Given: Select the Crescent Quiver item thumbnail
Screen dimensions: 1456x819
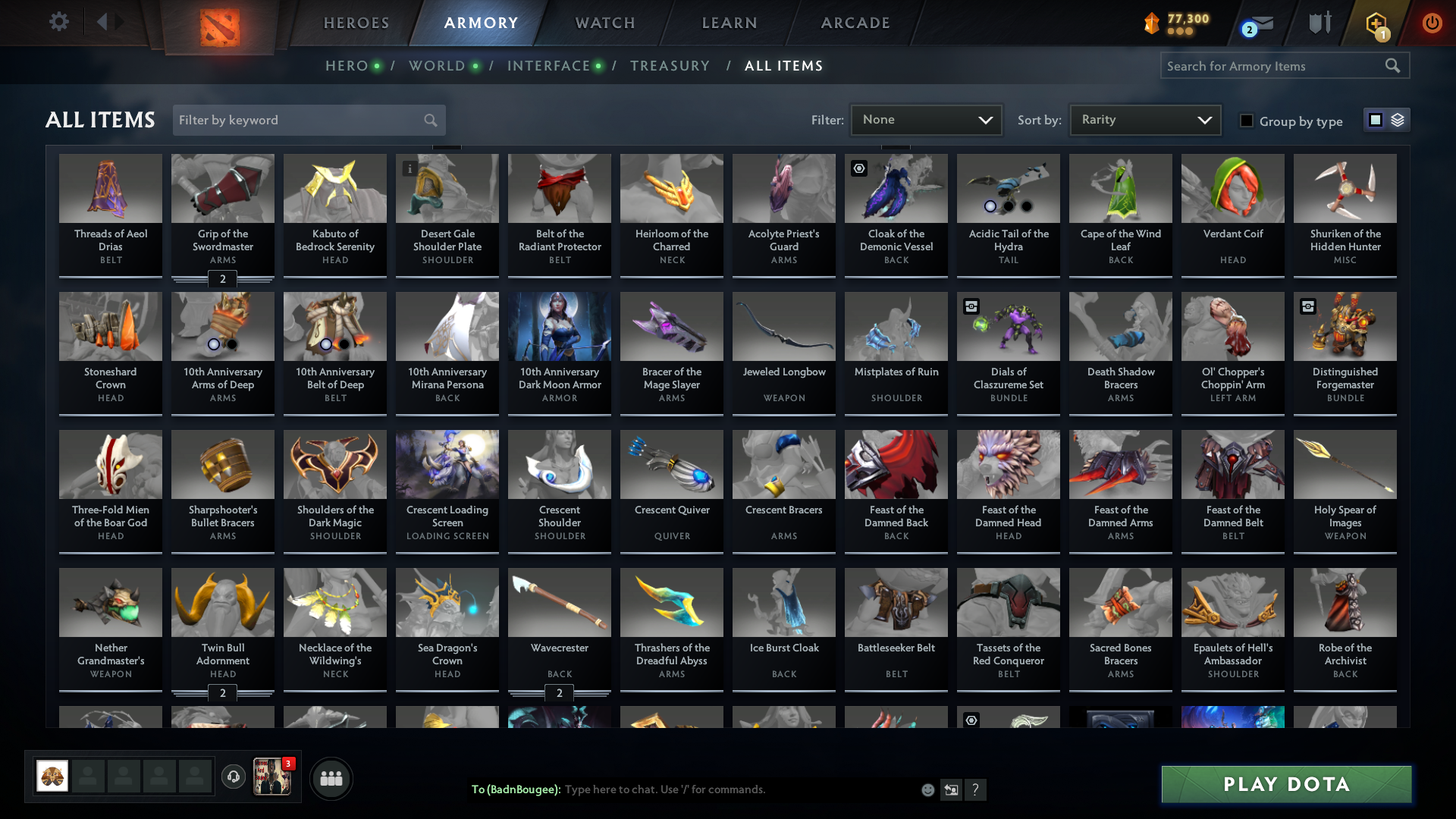Looking at the screenshot, I should point(671,464).
